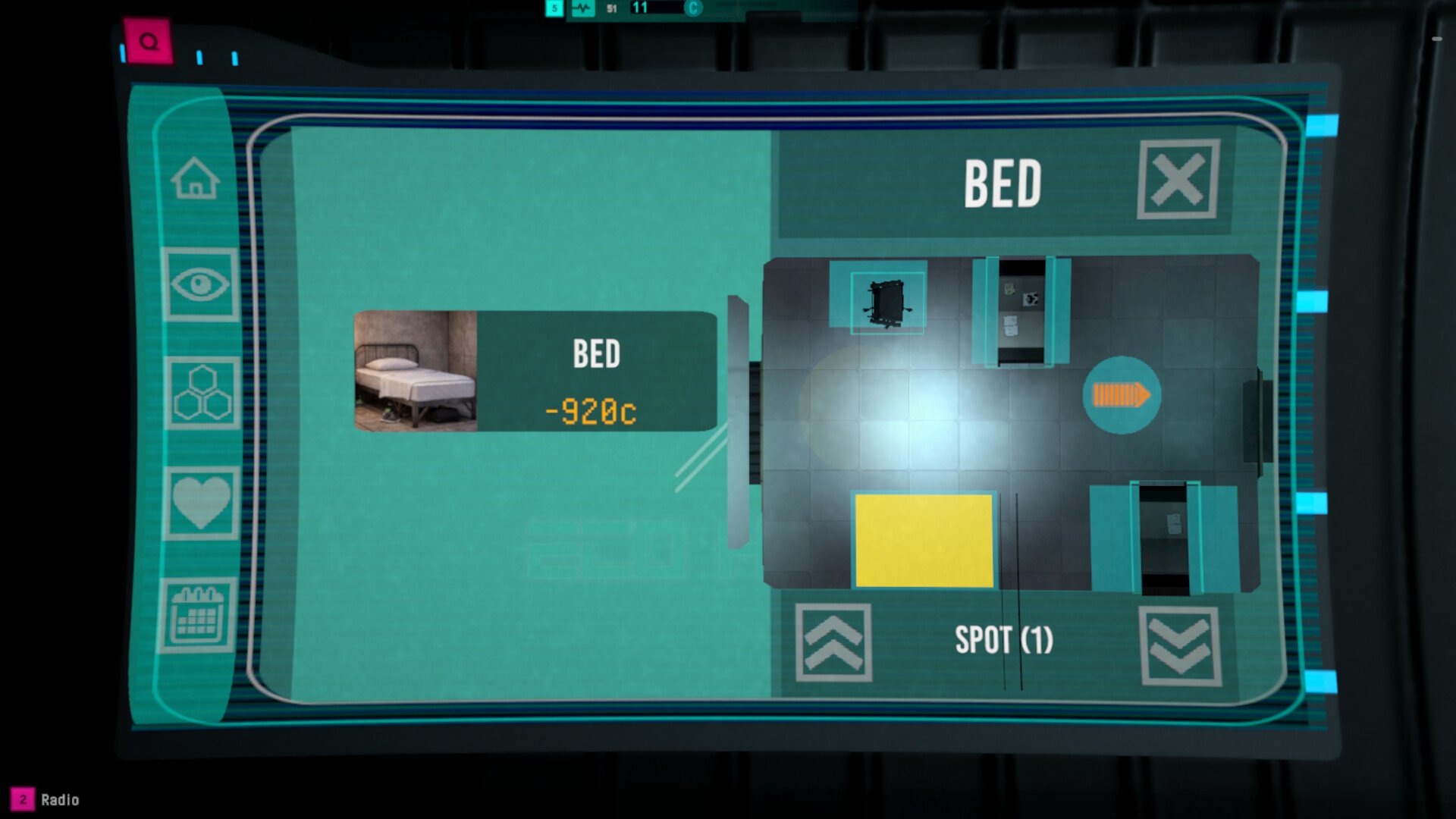Close the Bed placement panel
Image resolution: width=1456 pixels, height=819 pixels.
(x=1178, y=180)
